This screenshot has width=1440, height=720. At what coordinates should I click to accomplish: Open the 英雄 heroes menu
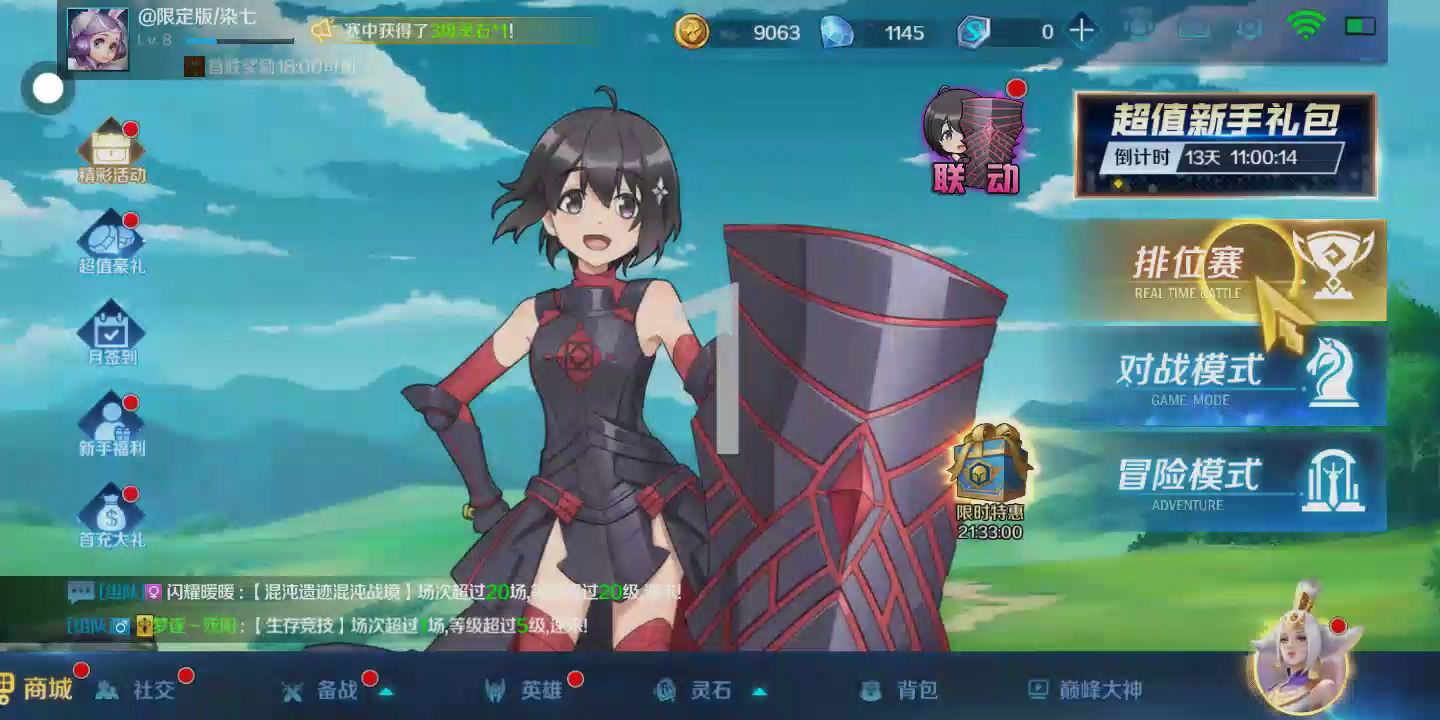[x=525, y=690]
